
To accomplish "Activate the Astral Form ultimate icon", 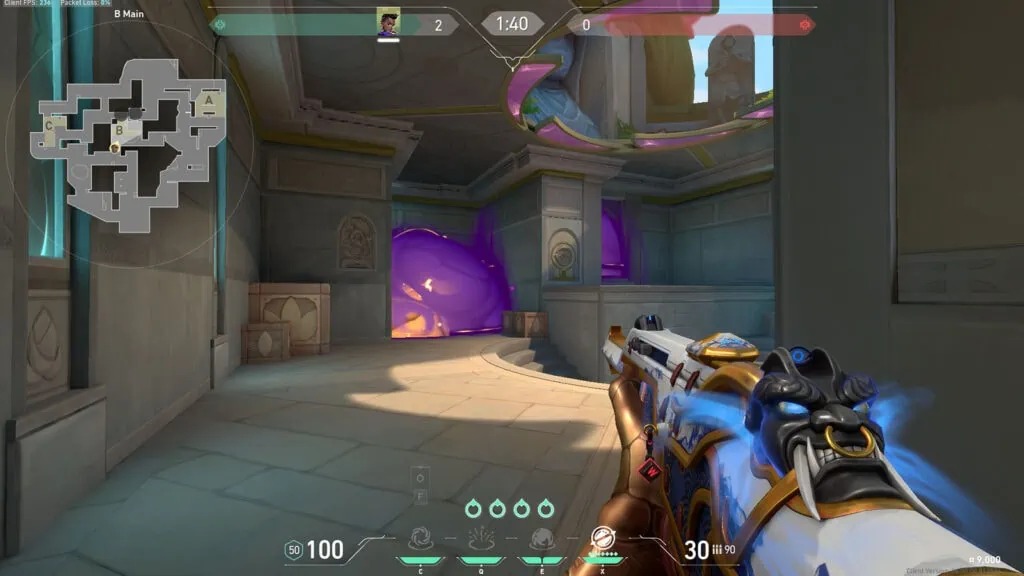I will point(601,539).
